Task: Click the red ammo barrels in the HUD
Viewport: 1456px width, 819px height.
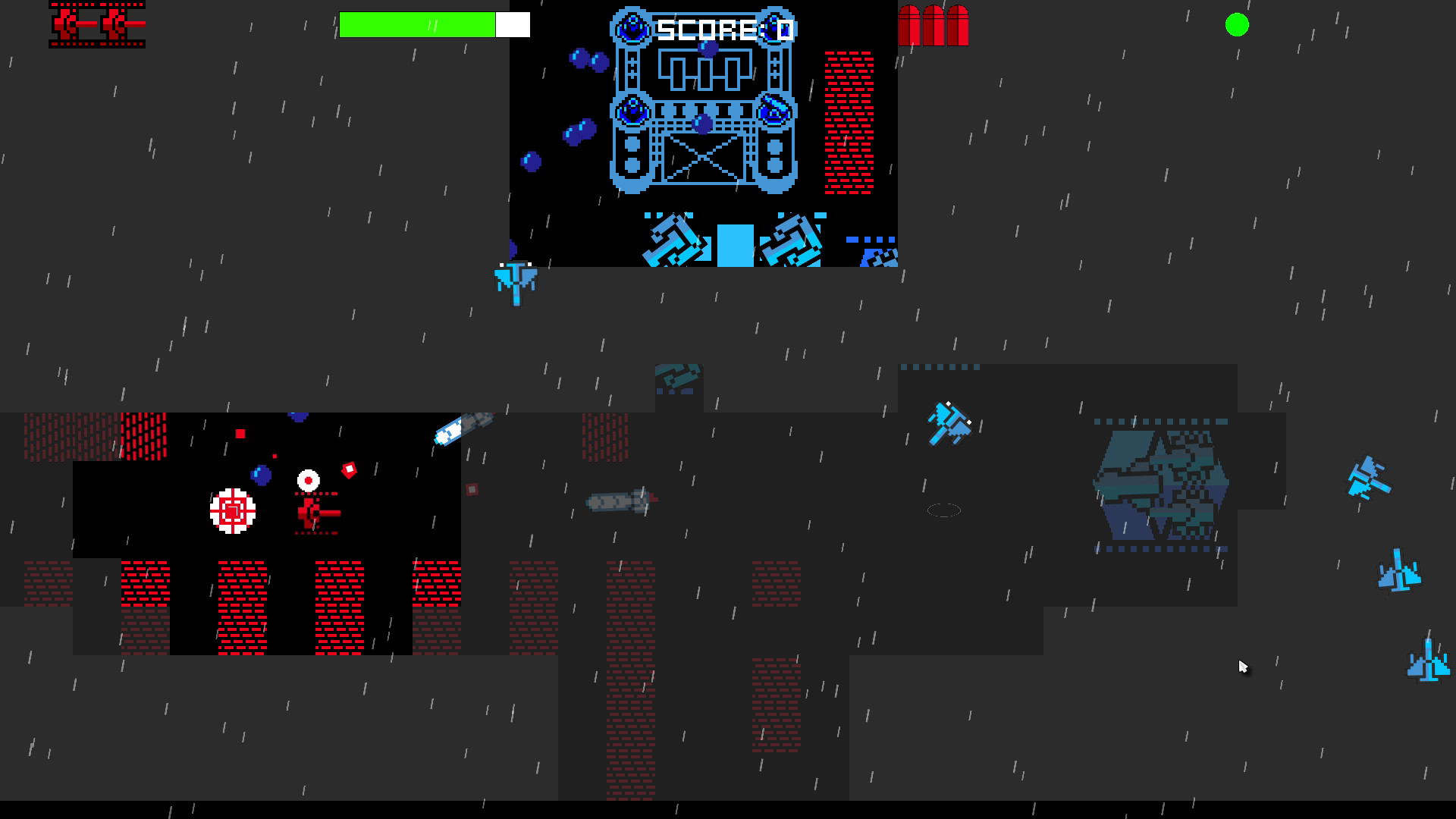Action: (x=934, y=24)
